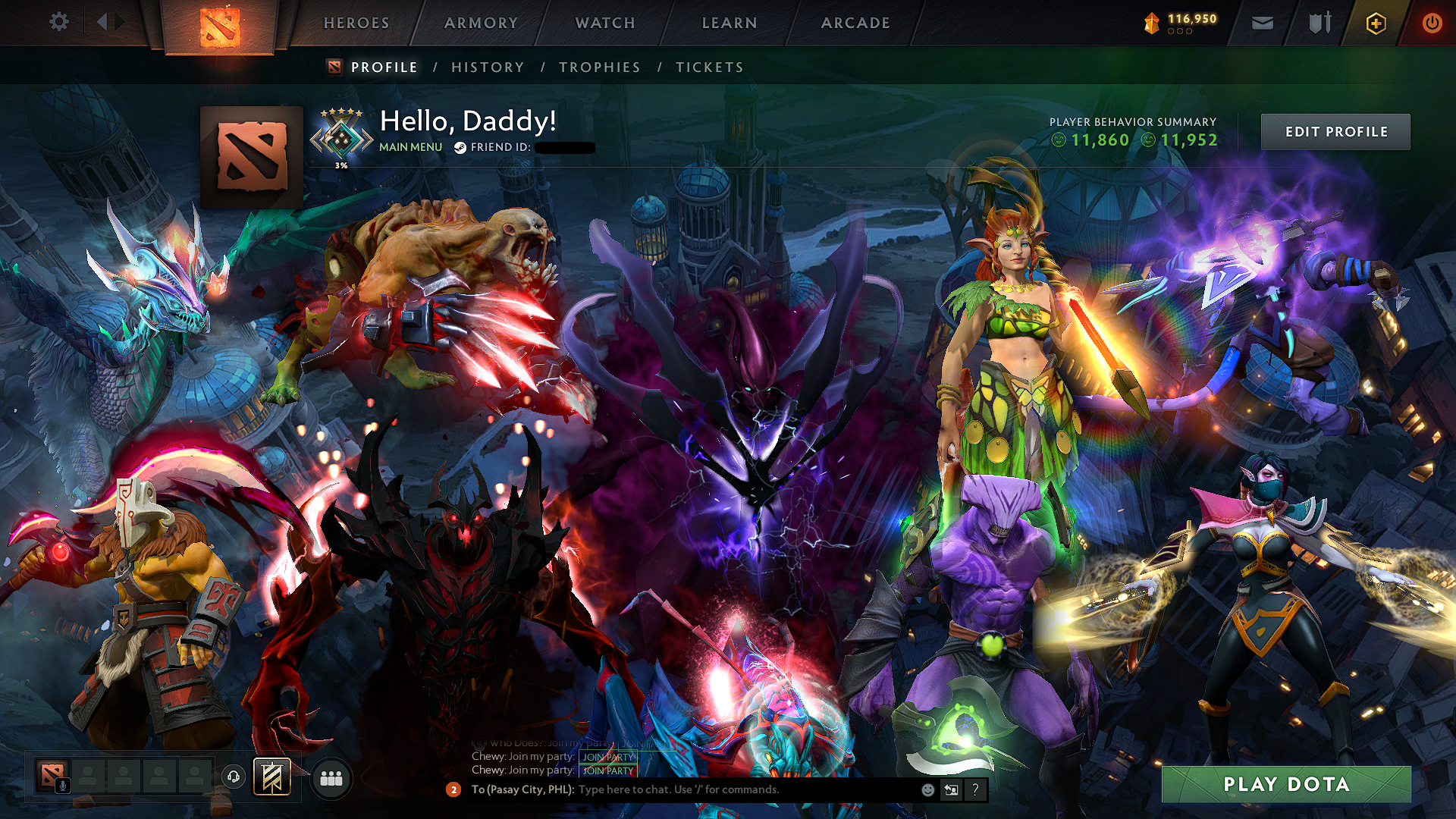Click the EDIT PROFILE button
This screenshot has width=1456, height=819.
(x=1335, y=131)
